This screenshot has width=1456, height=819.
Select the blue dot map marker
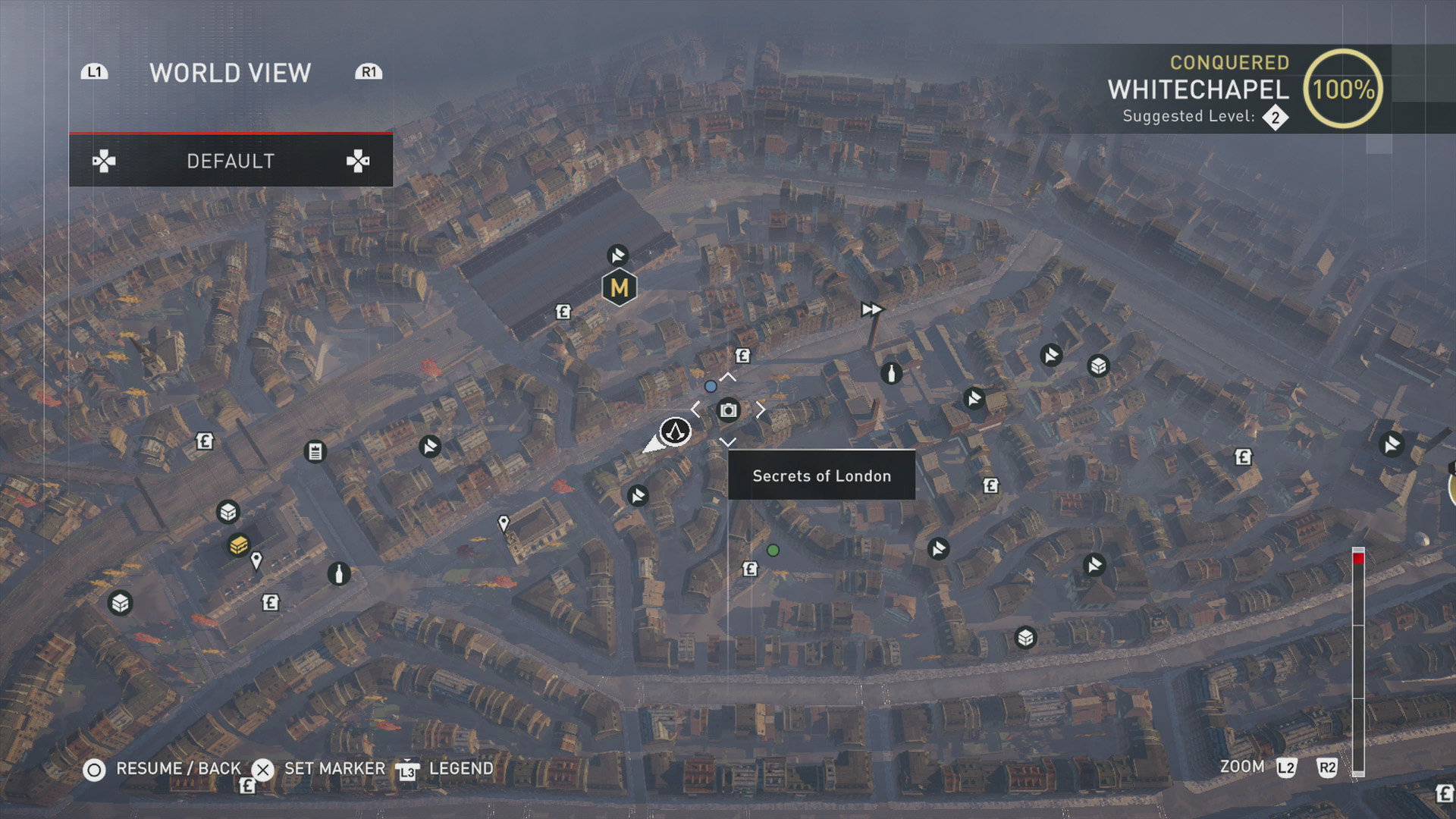[x=711, y=387]
